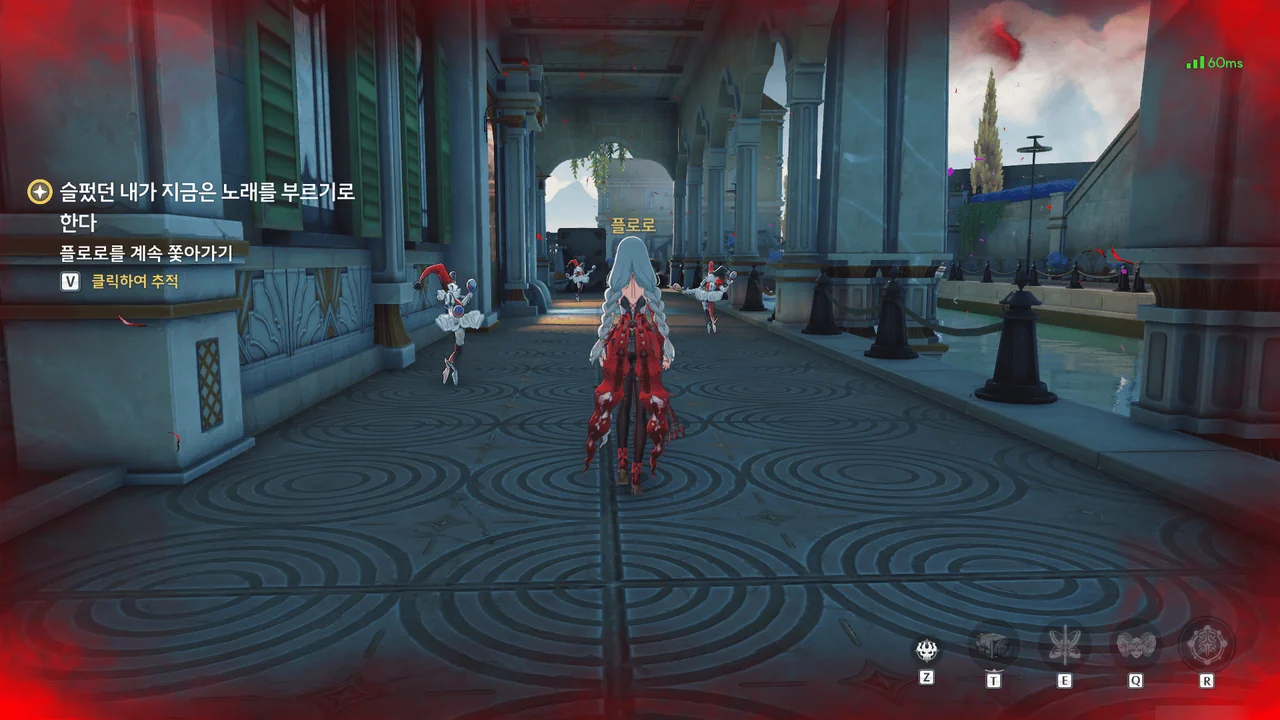The width and height of the screenshot is (1280, 720).
Task: Use the camera gadget icon
Action: (x=994, y=646)
